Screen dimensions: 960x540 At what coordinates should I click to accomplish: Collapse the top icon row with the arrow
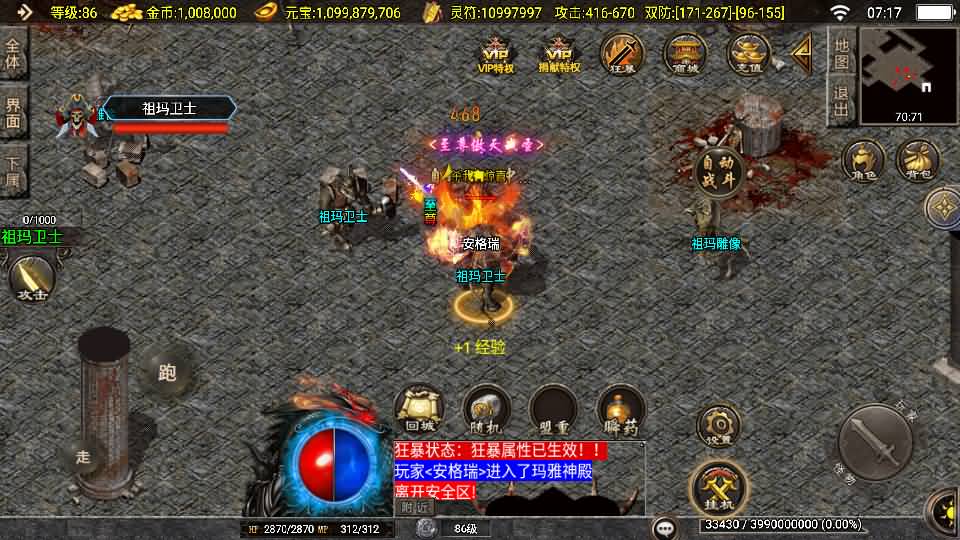(801, 53)
